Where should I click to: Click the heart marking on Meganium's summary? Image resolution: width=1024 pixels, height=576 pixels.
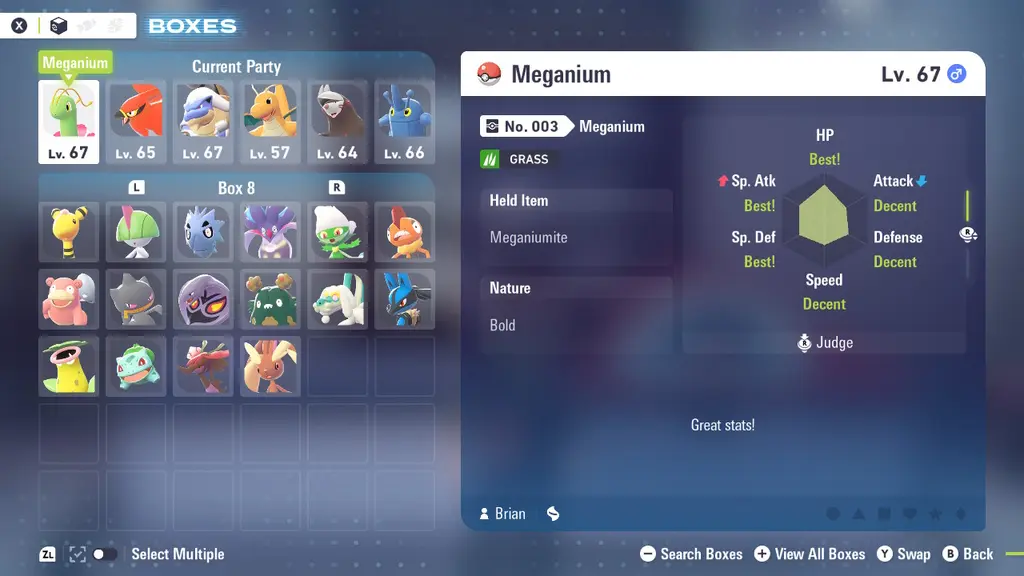pos(910,514)
